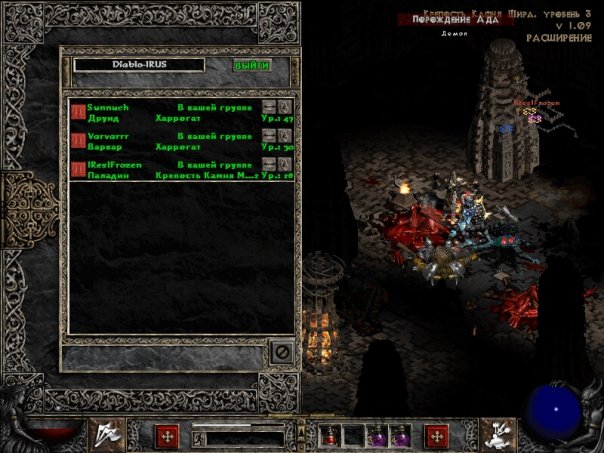The image size is (604, 453).
Task: Click the red plus button right of the belt
Action: (436, 436)
